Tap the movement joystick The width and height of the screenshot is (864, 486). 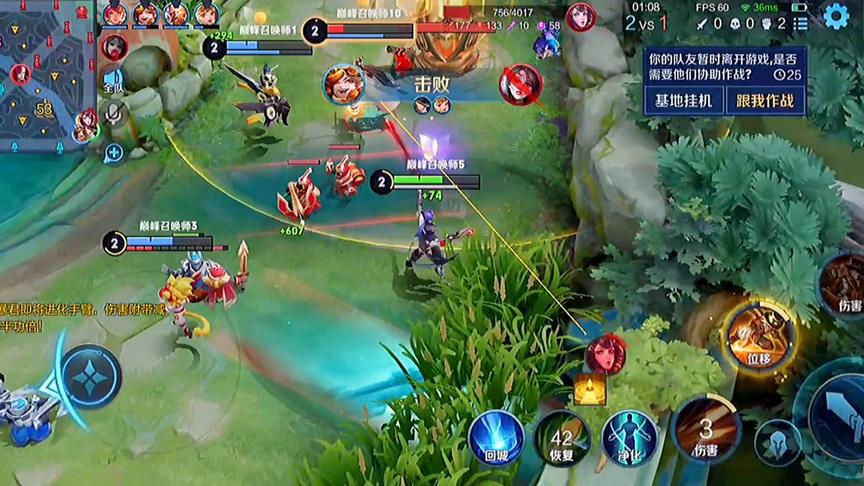click(90, 378)
